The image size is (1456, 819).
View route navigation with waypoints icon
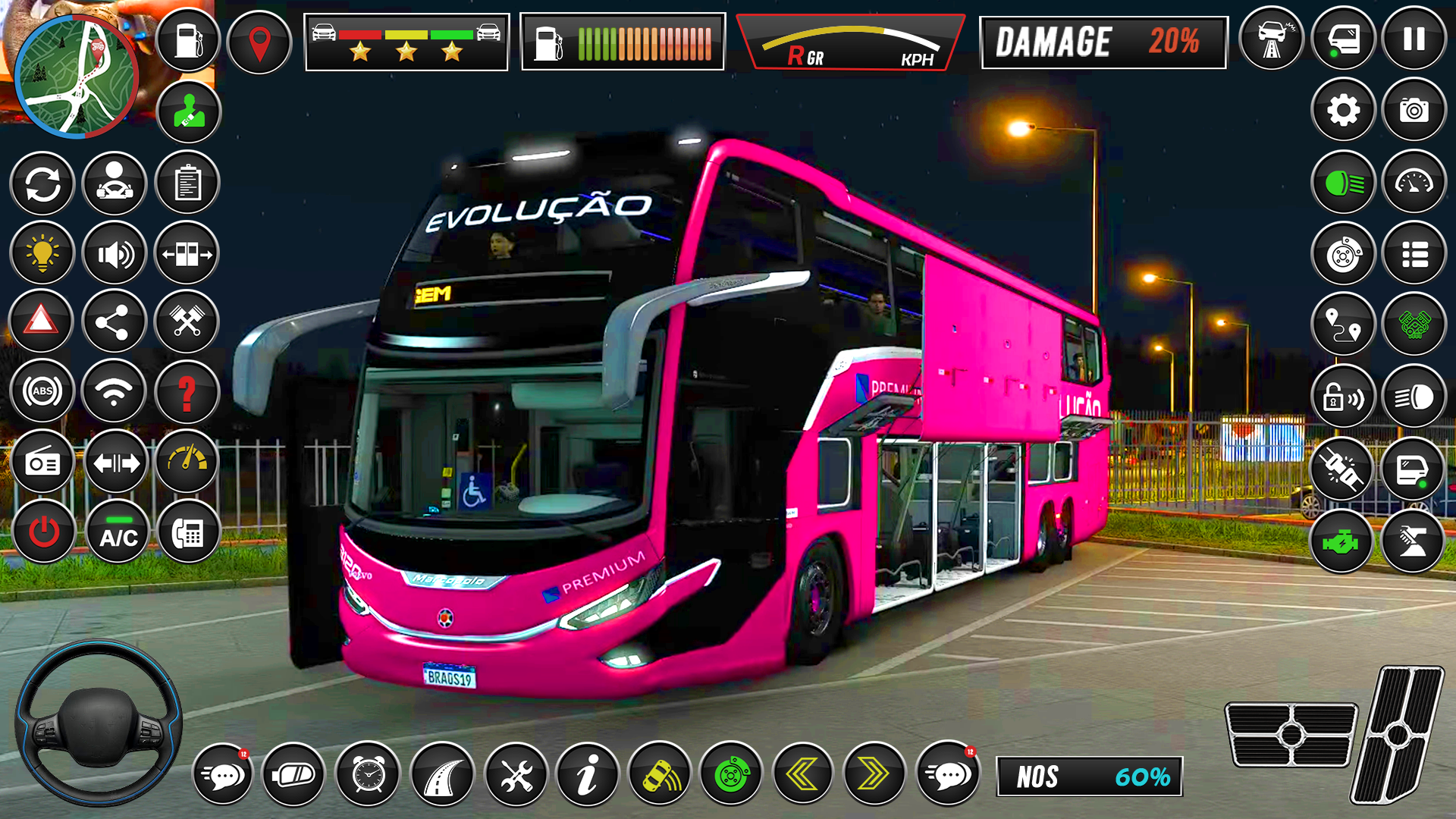pyautogui.click(x=1342, y=322)
